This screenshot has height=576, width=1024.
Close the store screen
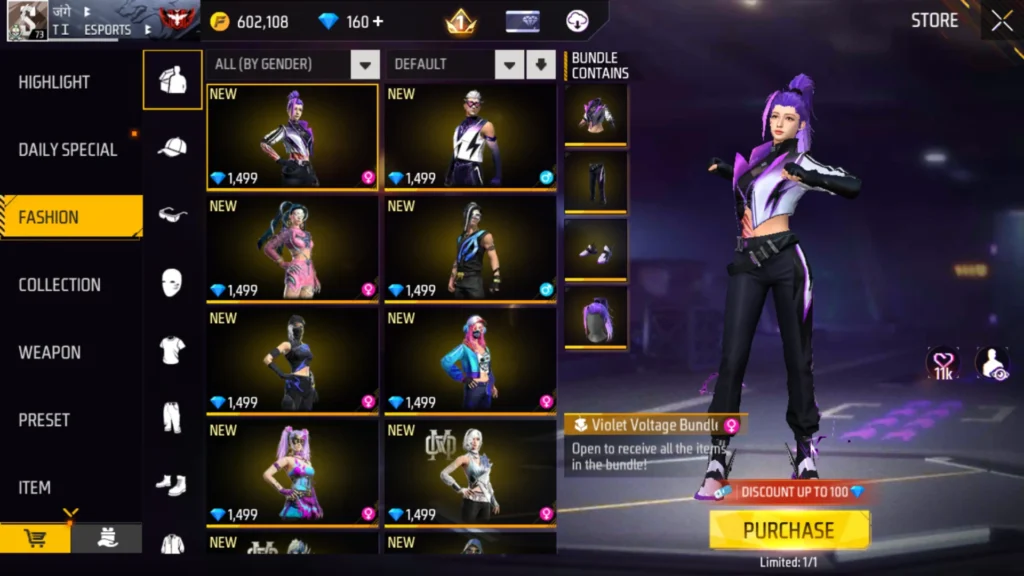click(x=1001, y=21)
